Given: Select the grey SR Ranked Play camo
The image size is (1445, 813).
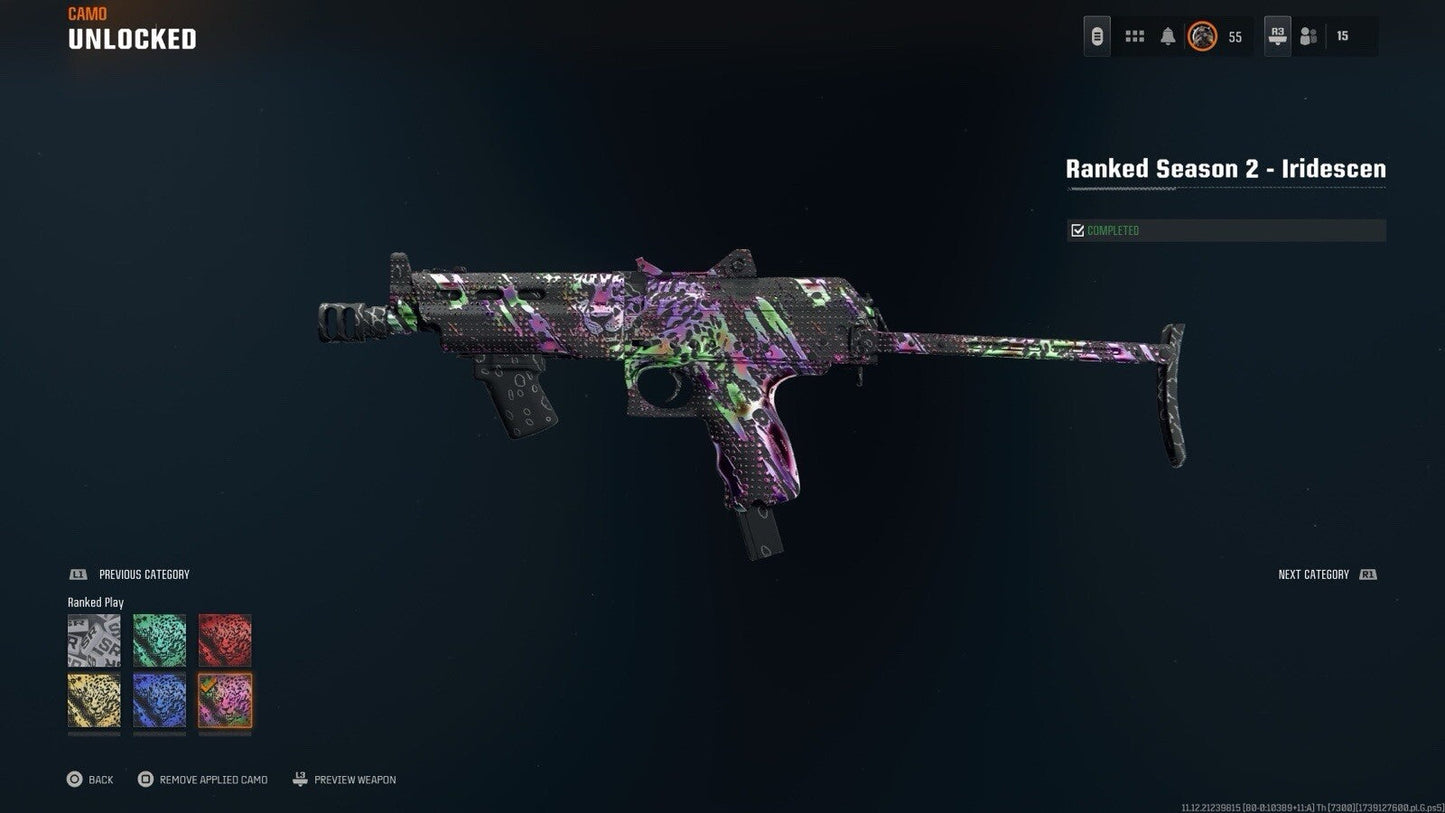Looking at the screenshot, I should click(x=94, y=640).
